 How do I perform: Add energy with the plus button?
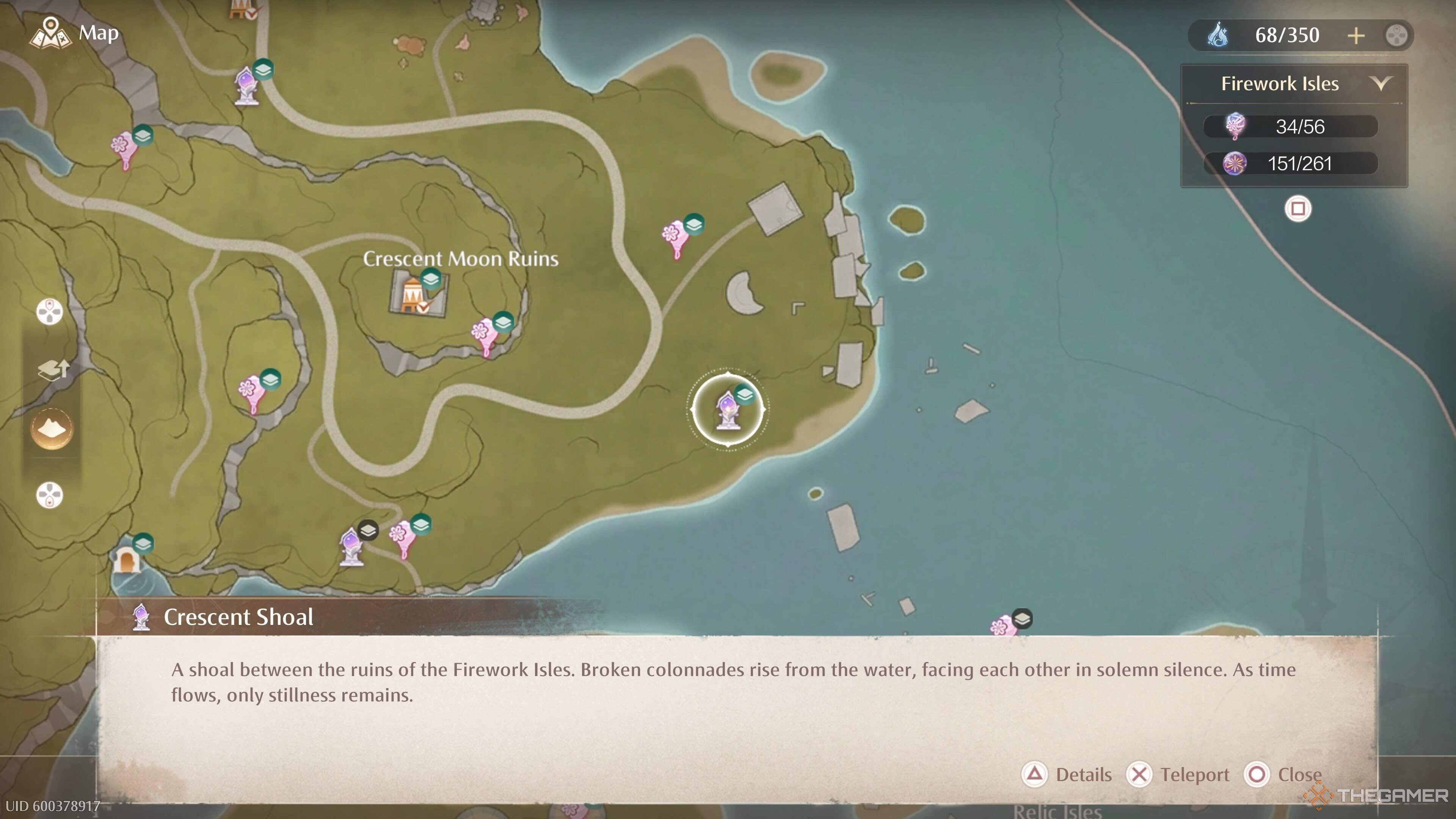tap(1356, 36)
